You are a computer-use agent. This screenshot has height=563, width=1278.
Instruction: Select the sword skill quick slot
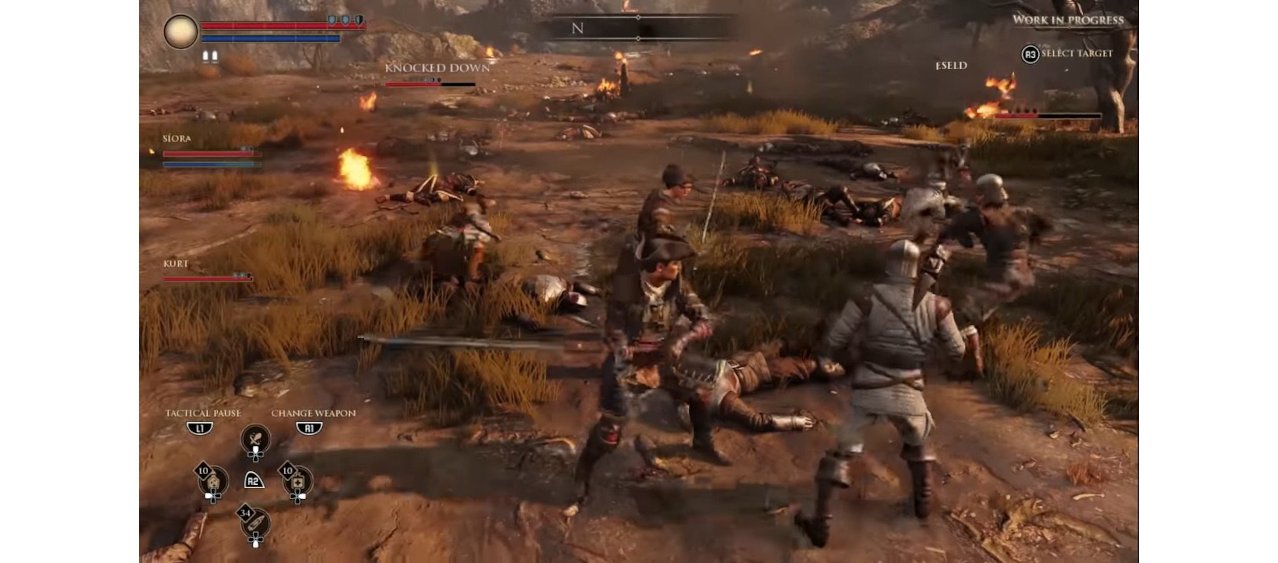coord(255,438)
